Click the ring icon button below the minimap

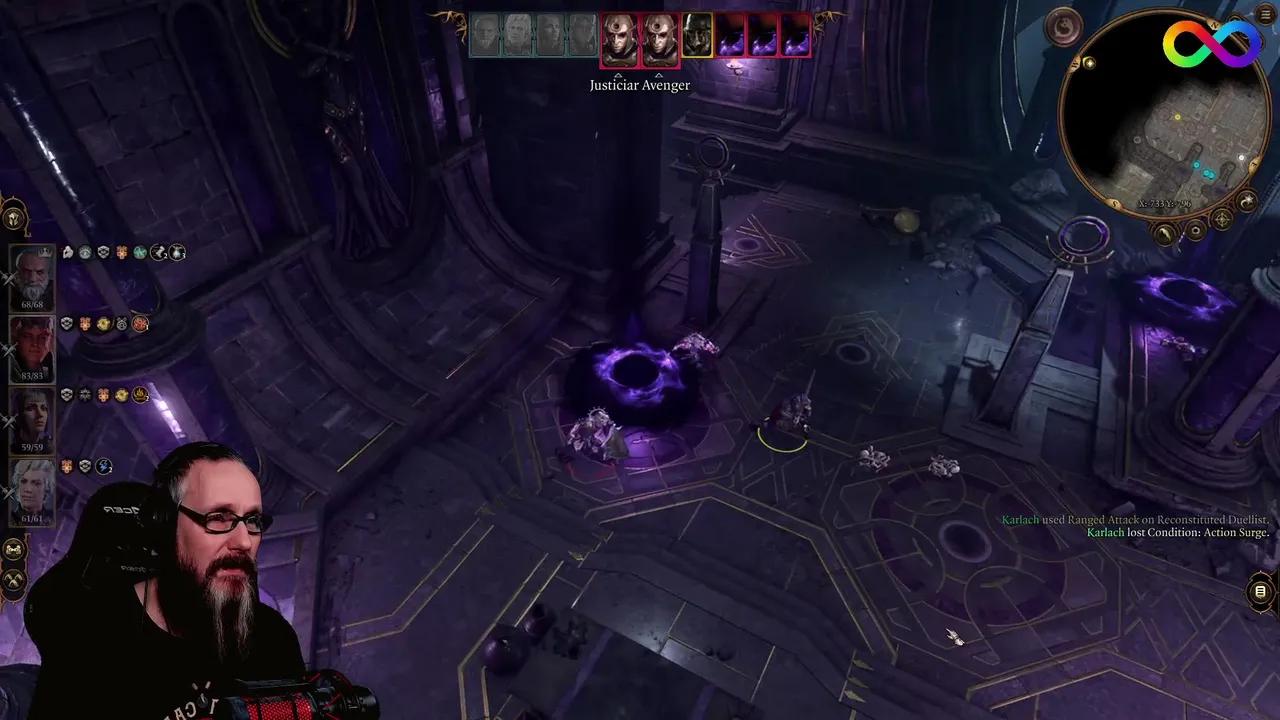tap(1195, 232)
